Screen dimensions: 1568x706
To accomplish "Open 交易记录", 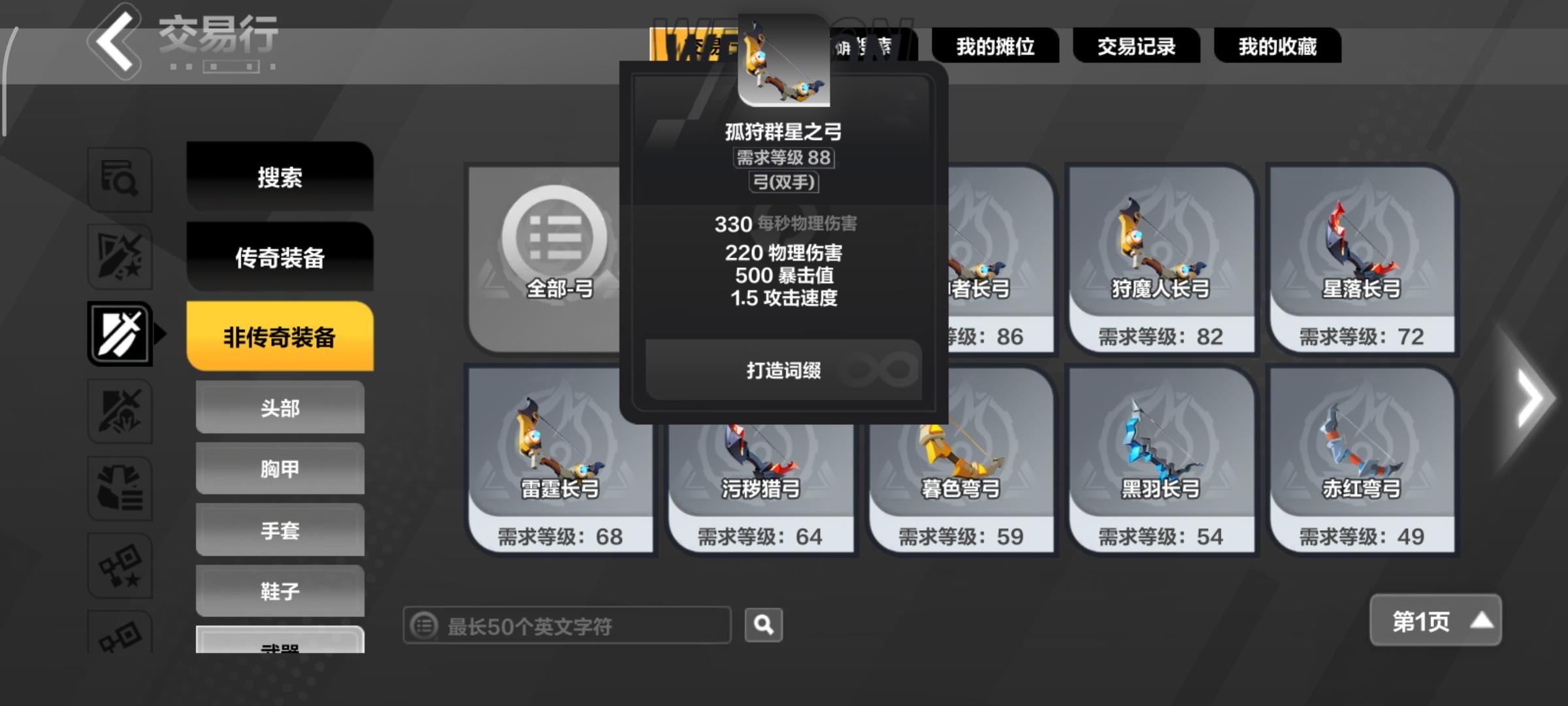I will 1137,46.
